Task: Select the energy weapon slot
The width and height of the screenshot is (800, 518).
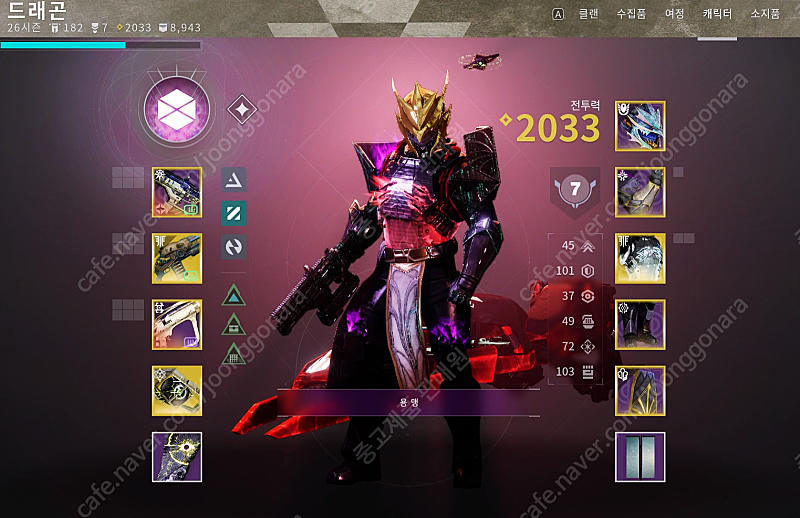Action: (177, 258)
